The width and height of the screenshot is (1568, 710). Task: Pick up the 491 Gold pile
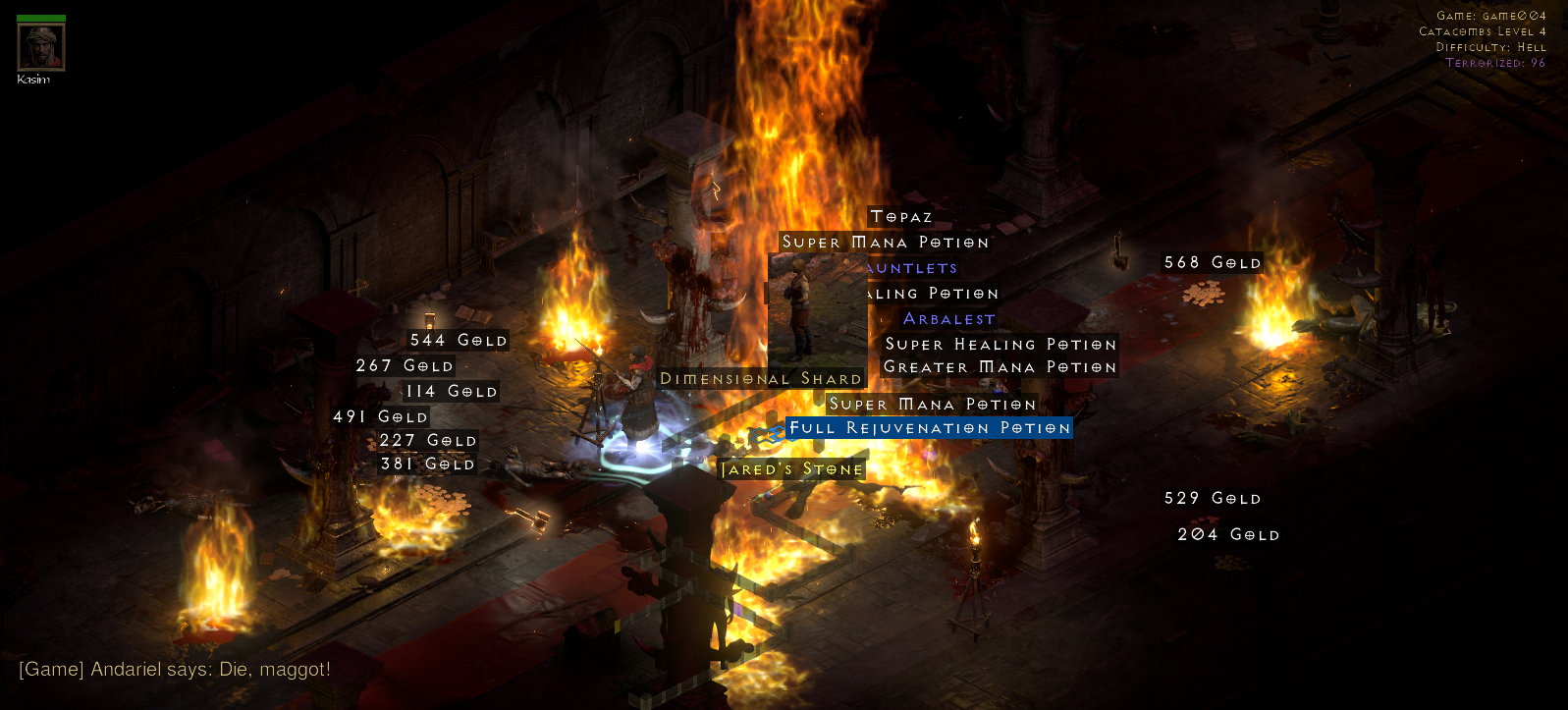pyautogui.click(x=380, y=416)
